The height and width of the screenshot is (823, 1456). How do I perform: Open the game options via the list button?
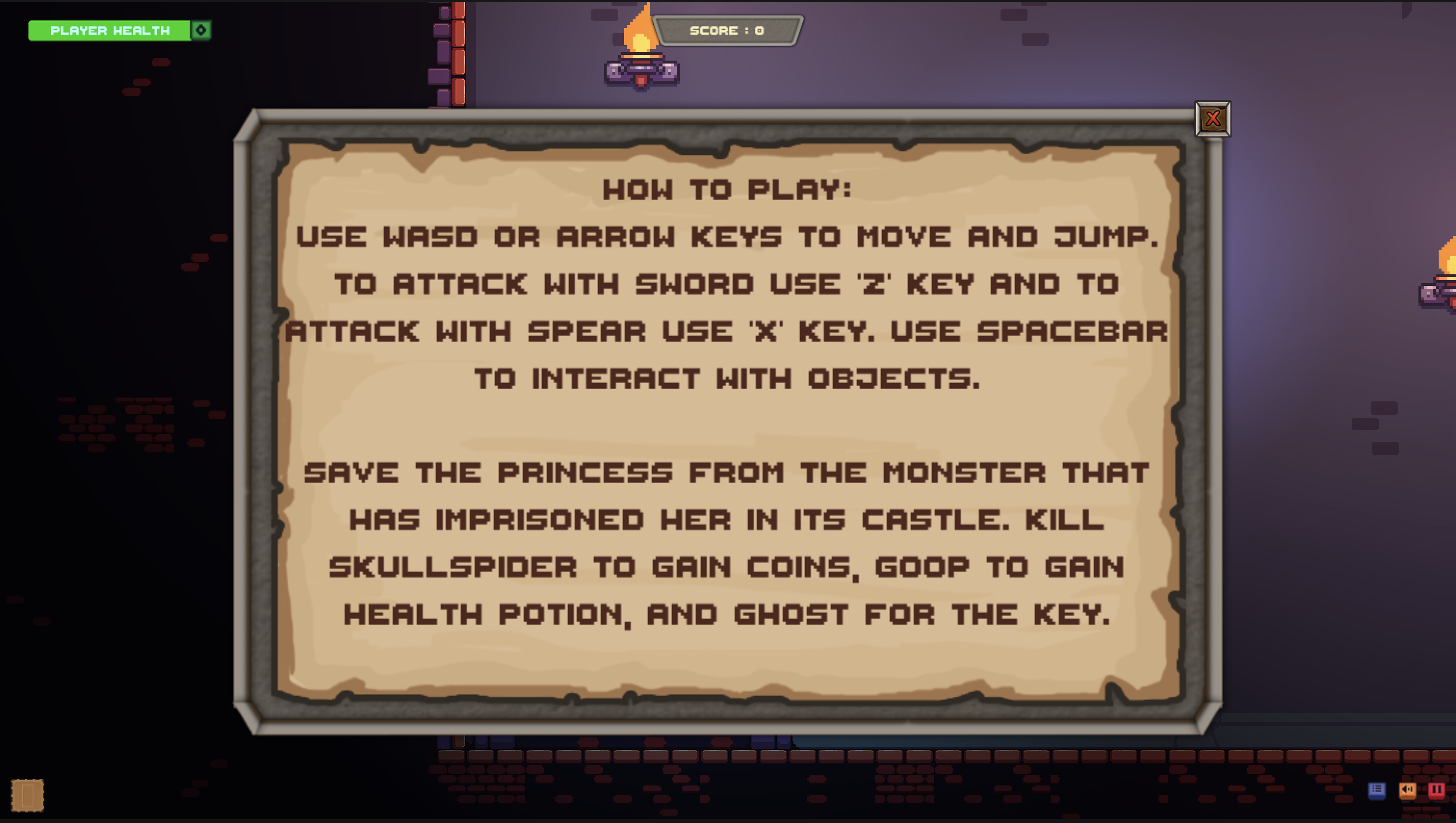[x=1378, y=790]
